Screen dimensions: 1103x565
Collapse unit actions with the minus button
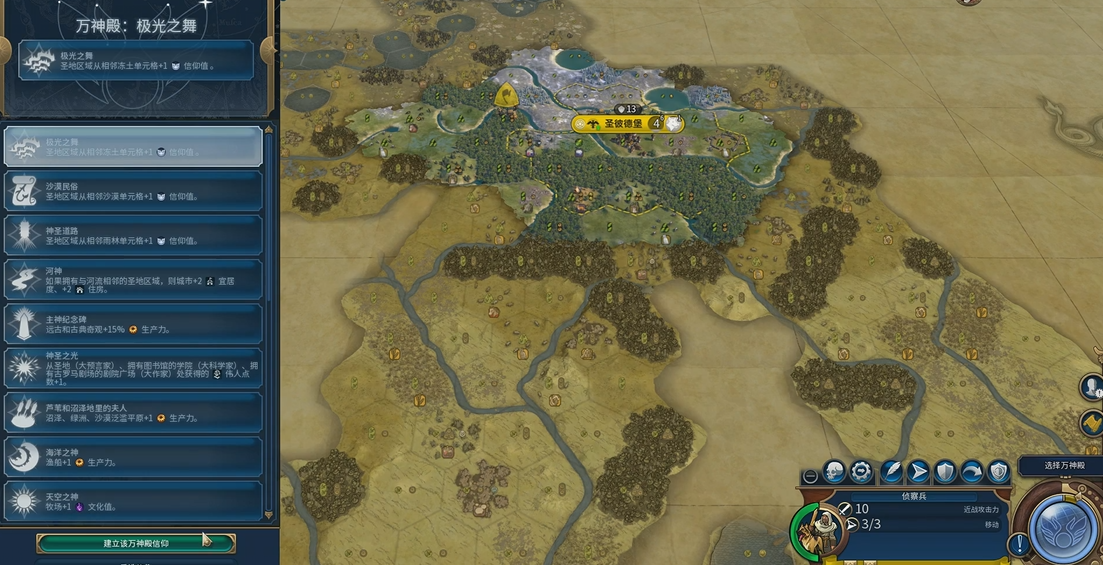coord(810,477)
